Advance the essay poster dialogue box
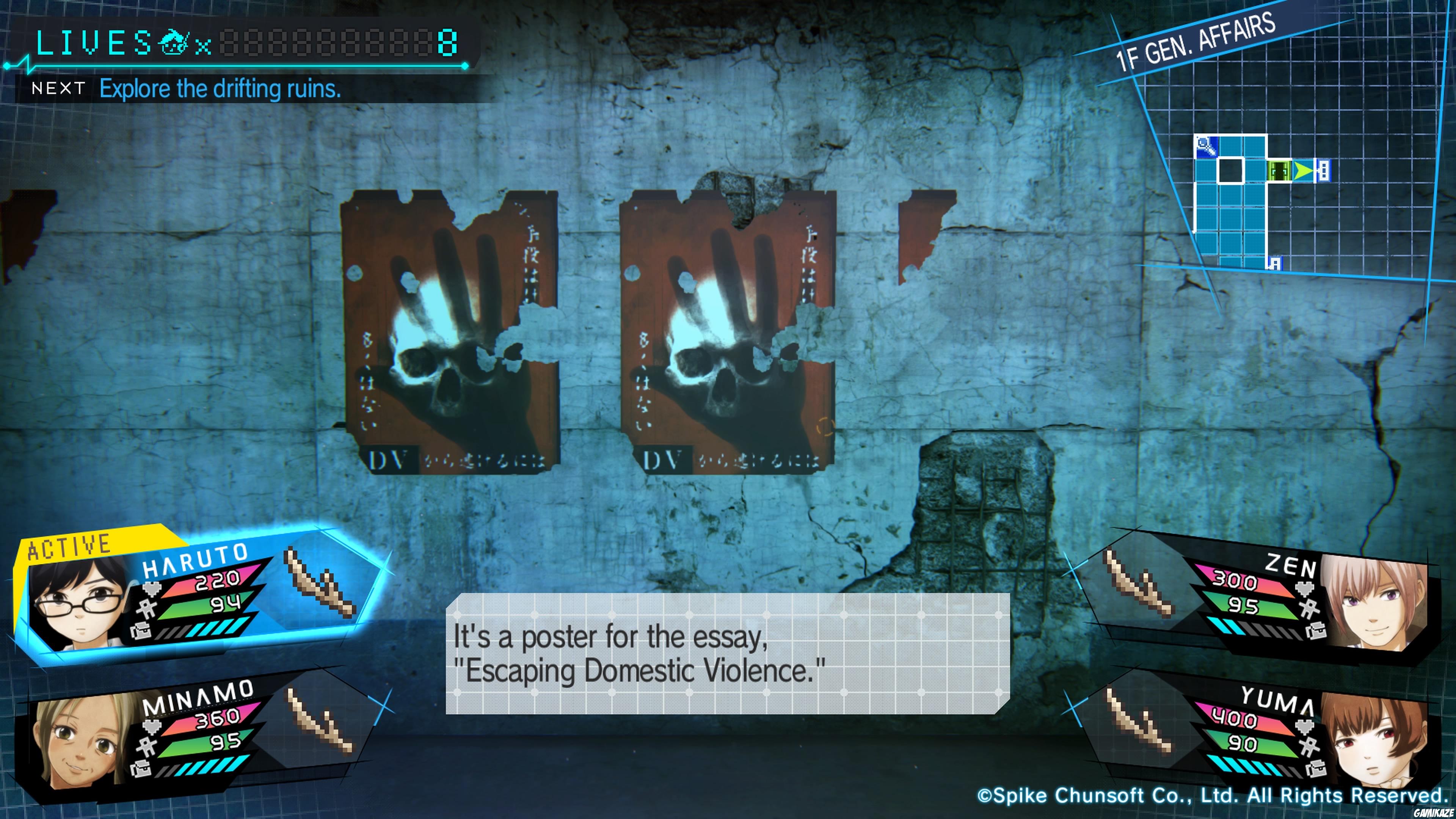This screenshot has width=1456, height=819. coord(727,653)
